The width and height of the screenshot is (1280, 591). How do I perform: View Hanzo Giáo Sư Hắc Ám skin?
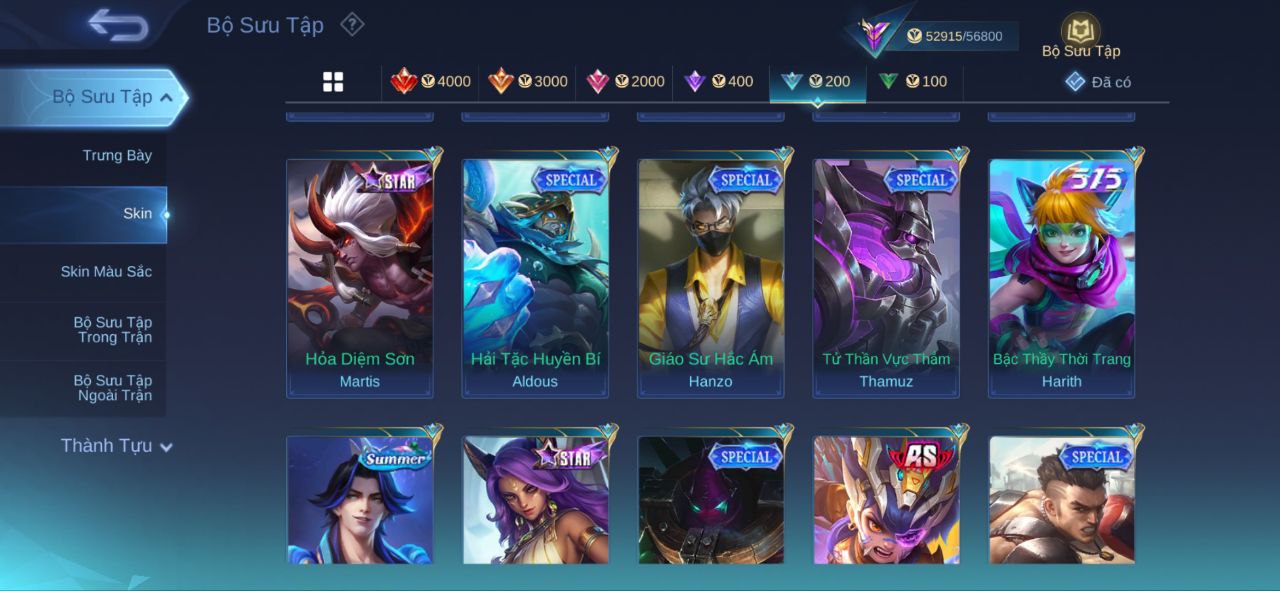[x=711, y=277]
